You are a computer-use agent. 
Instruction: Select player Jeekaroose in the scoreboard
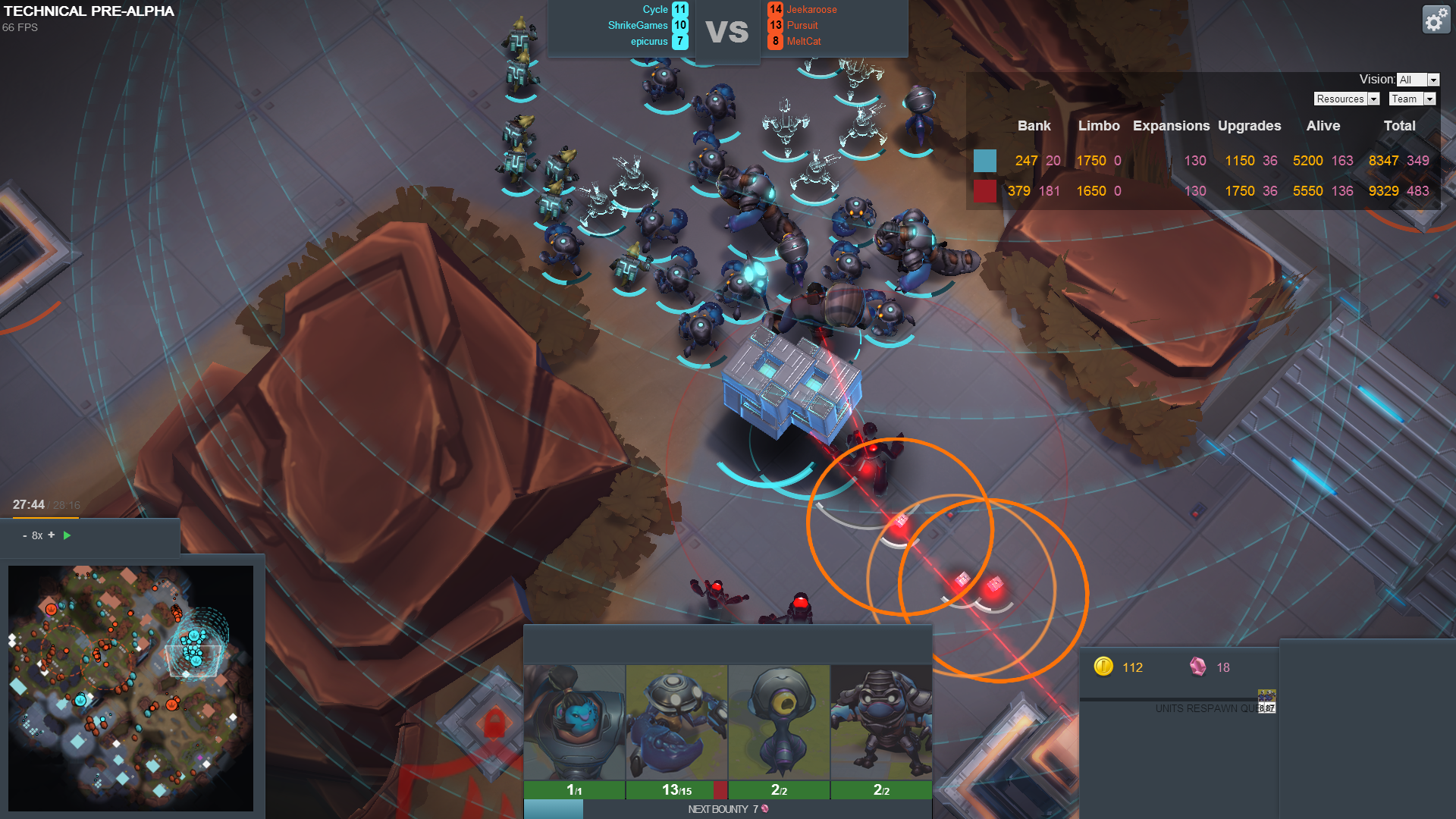click(811, 10)
